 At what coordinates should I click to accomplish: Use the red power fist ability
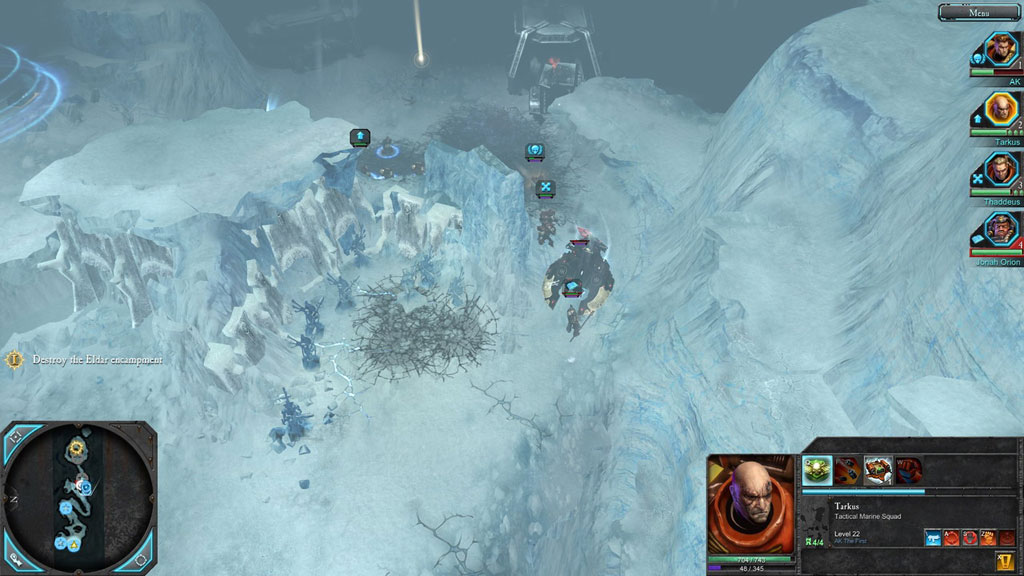point(908,468)
